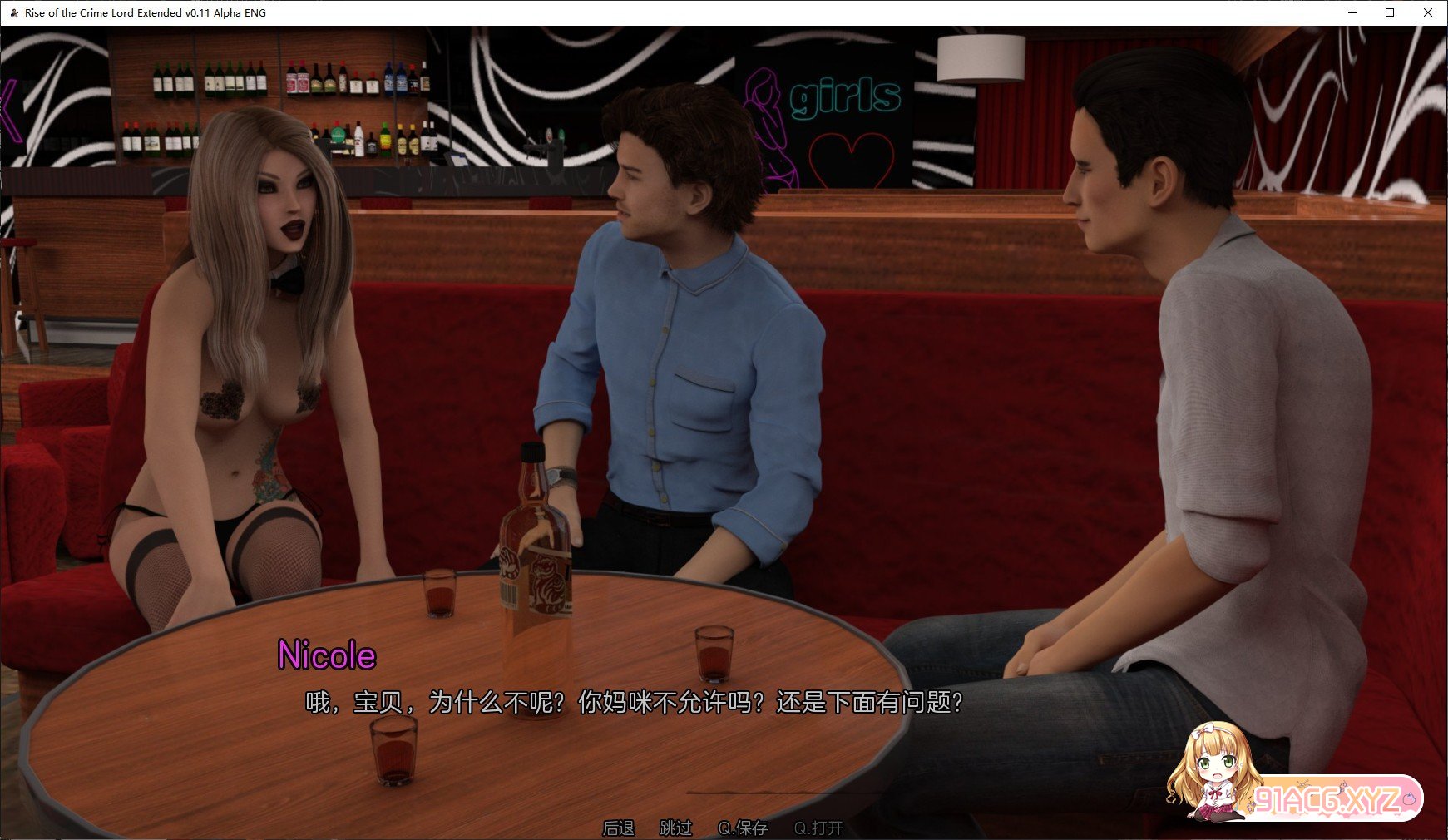Image resolution: width=1448 pixels, height=840 pixels.
Task: Click the 后退 (Back) quick menu button
Action: [x=618, y=828]
